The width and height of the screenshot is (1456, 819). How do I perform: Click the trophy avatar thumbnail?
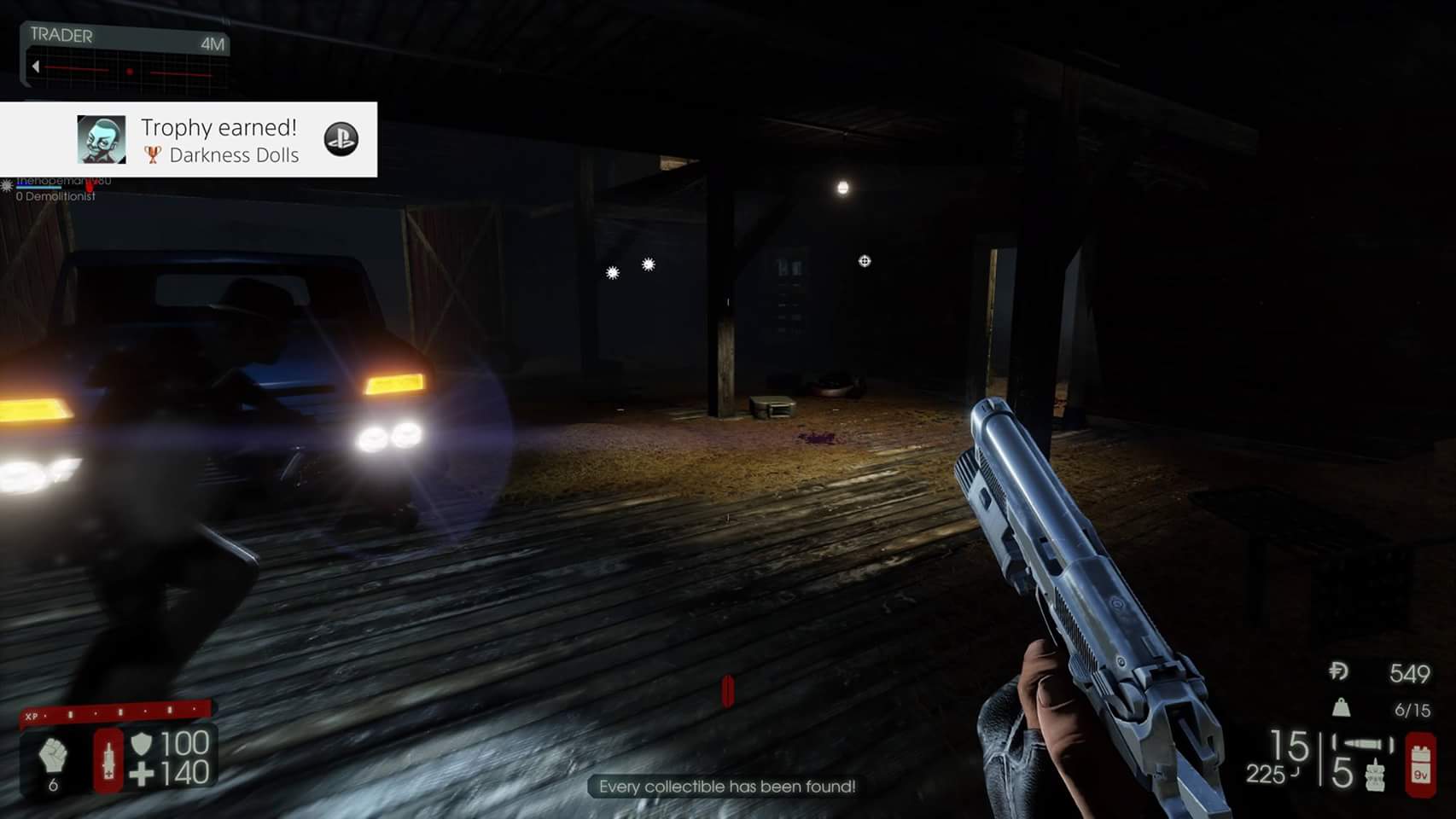coord(102,140)
